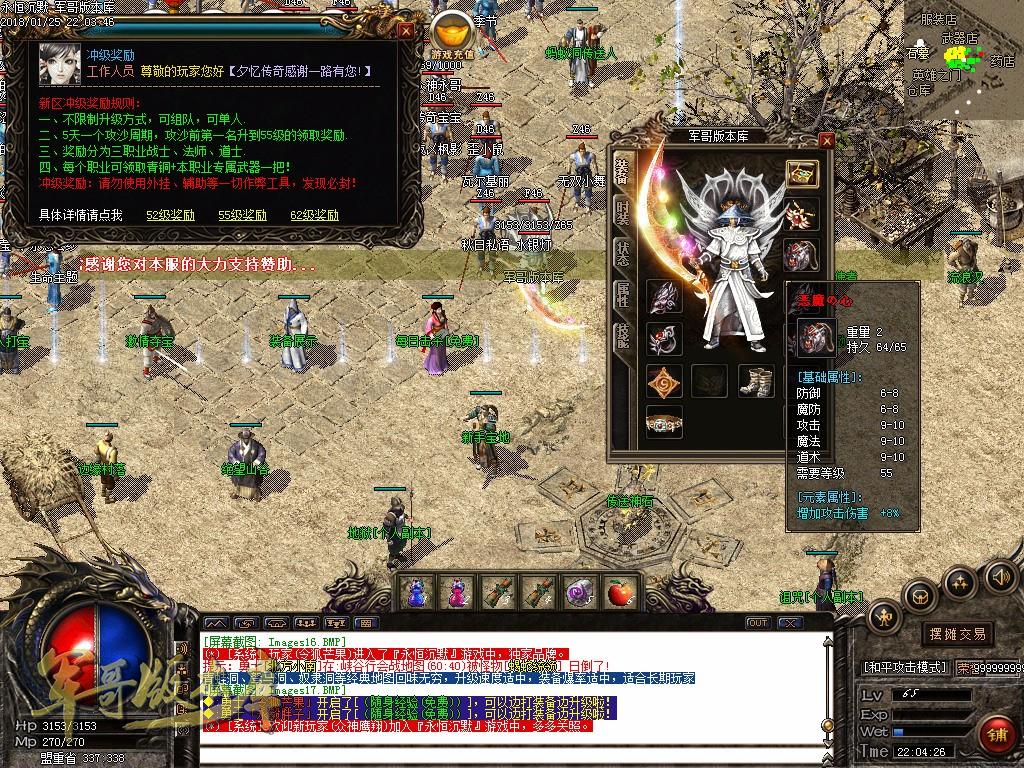Select the 62级奖励 reward link
This screenshot has width=1024, height=768.
click(314, 215)
